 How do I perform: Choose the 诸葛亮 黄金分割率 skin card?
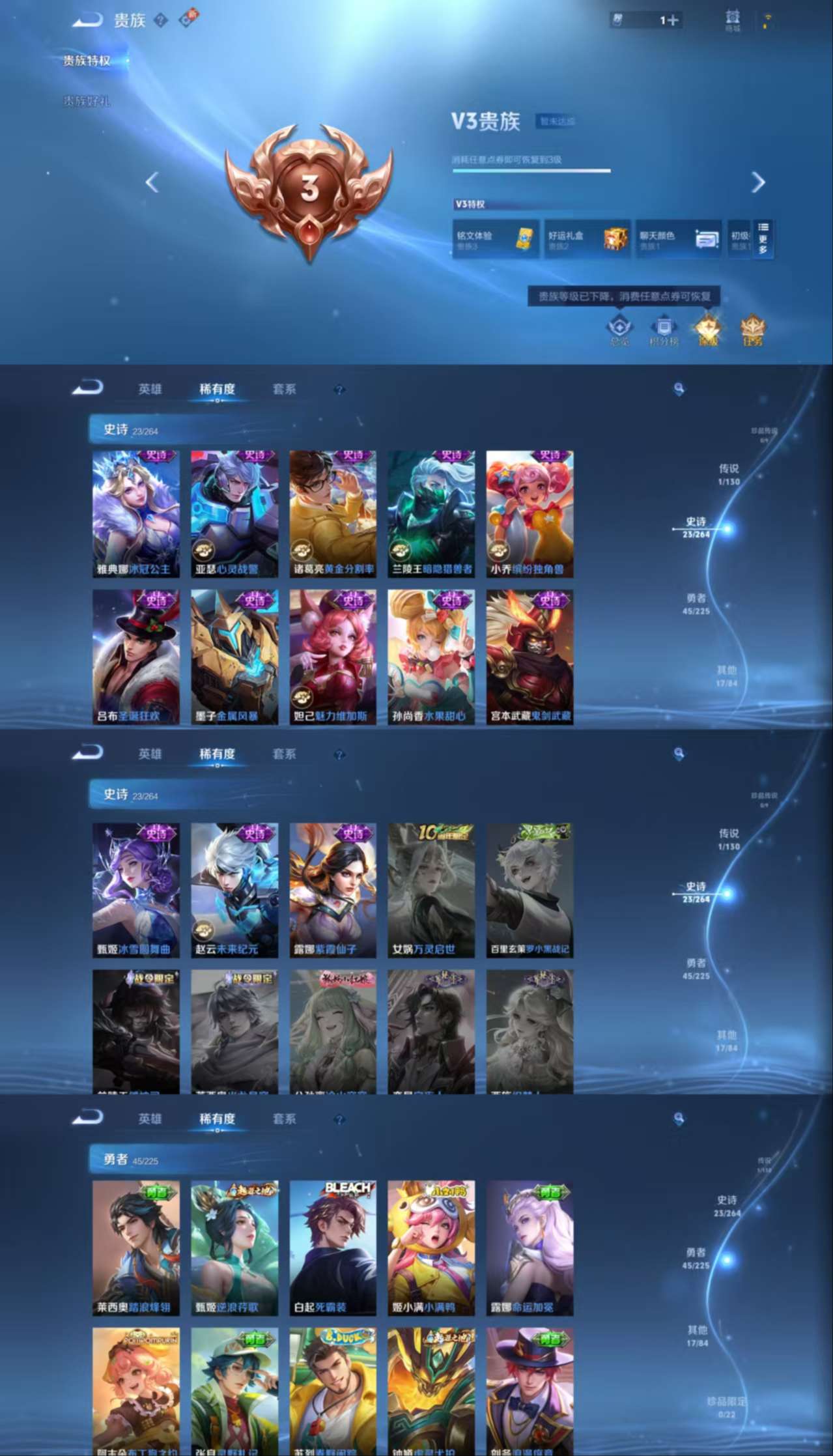[x=333, y=514]
